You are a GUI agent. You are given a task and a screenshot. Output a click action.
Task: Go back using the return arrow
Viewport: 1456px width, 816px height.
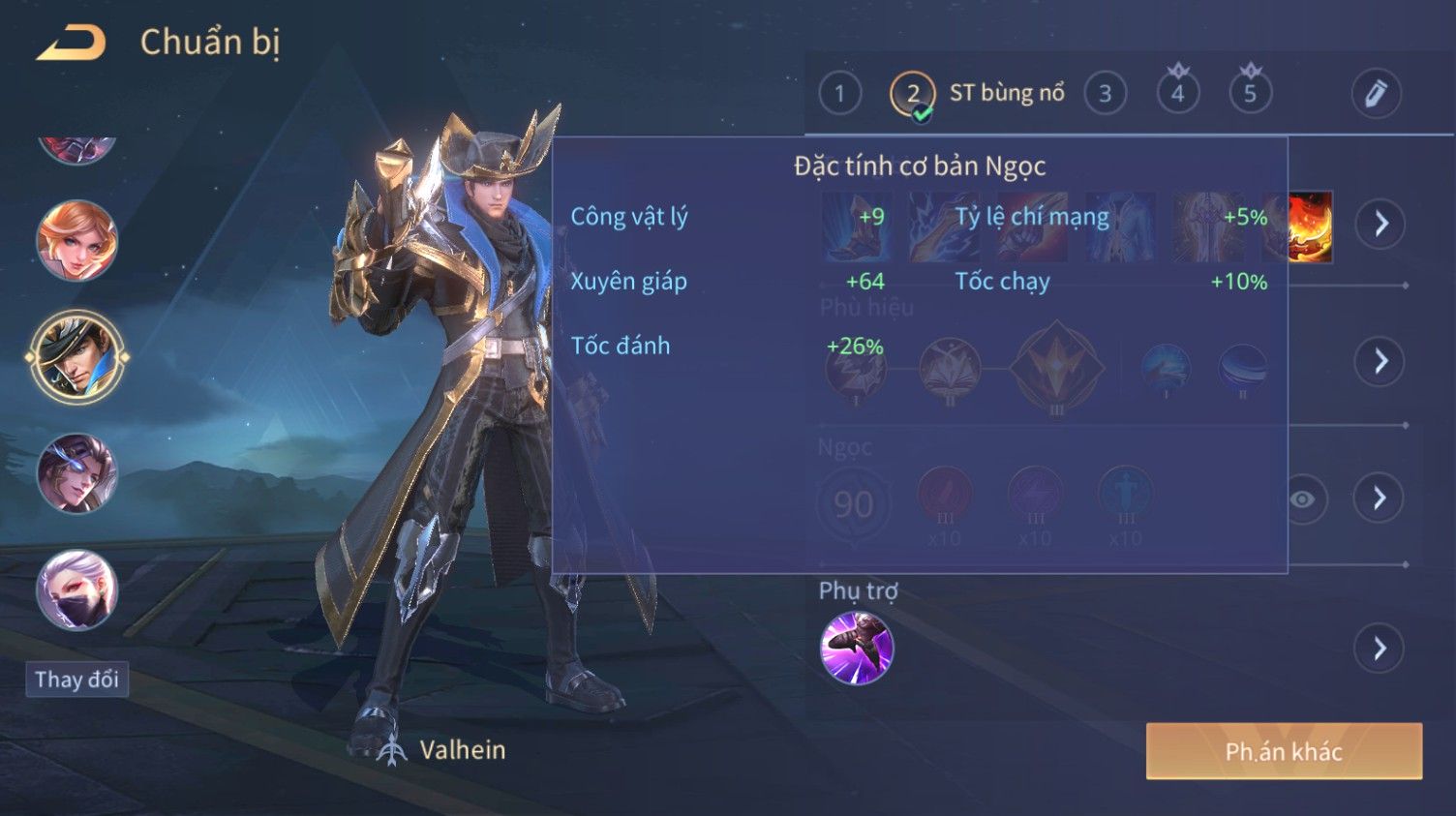(x=71, y=43)
